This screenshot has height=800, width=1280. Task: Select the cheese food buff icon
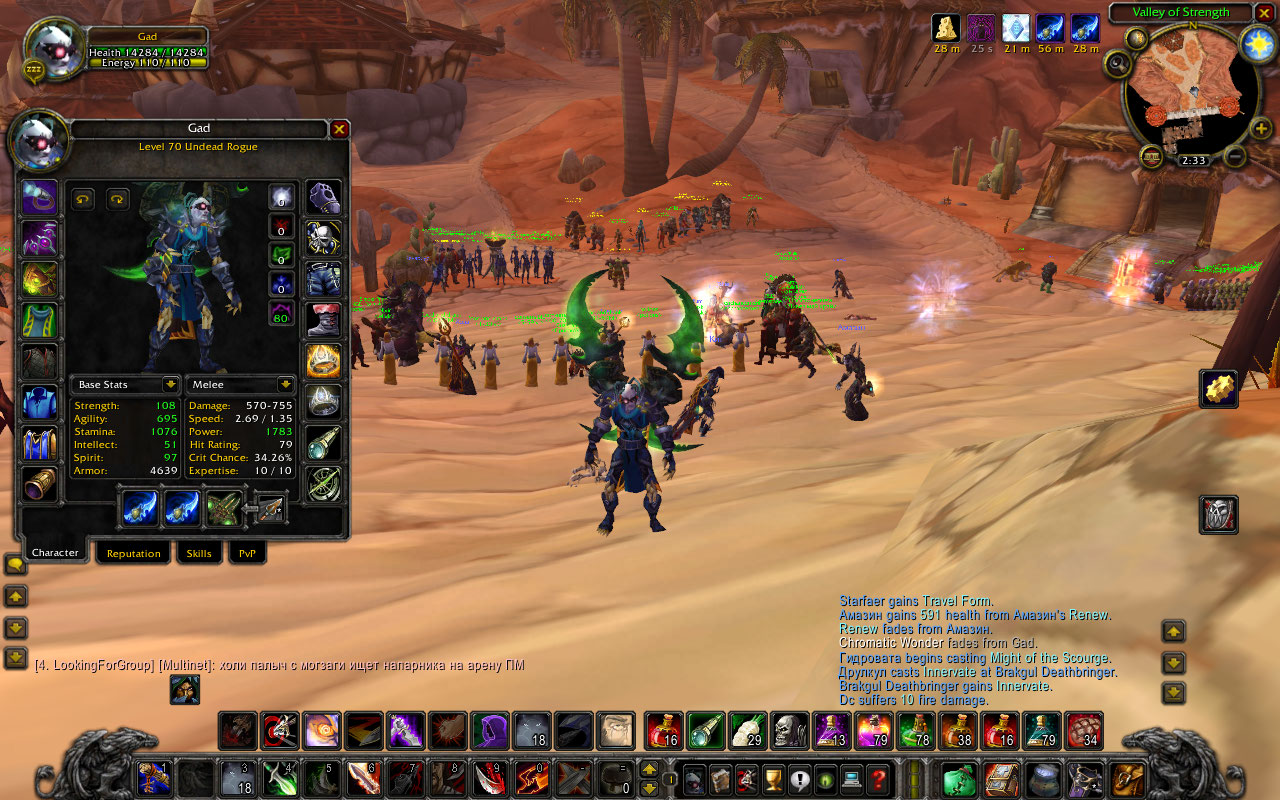click(x=946, y=28)
